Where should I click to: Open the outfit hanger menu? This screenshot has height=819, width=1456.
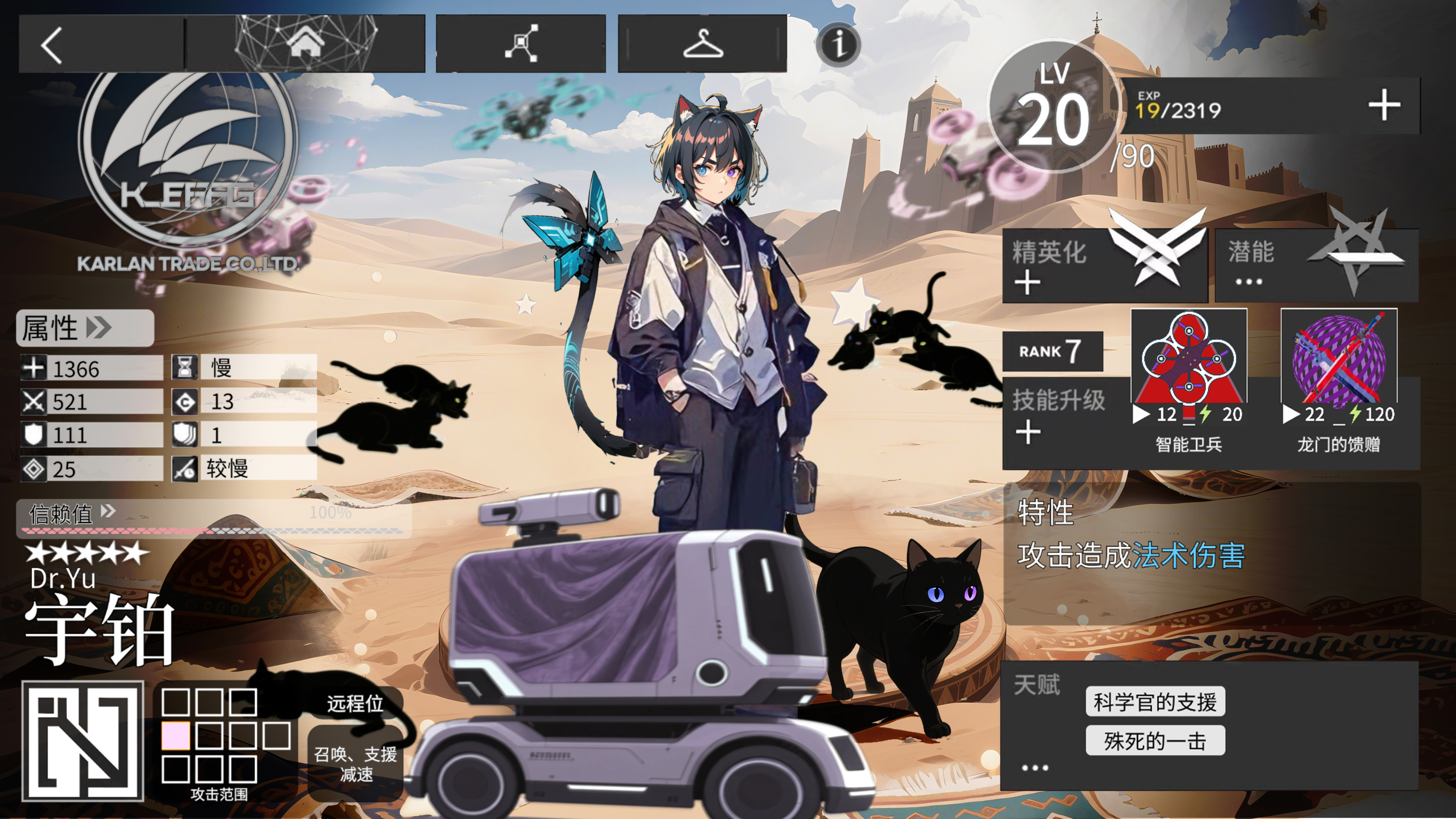point(702,44)
